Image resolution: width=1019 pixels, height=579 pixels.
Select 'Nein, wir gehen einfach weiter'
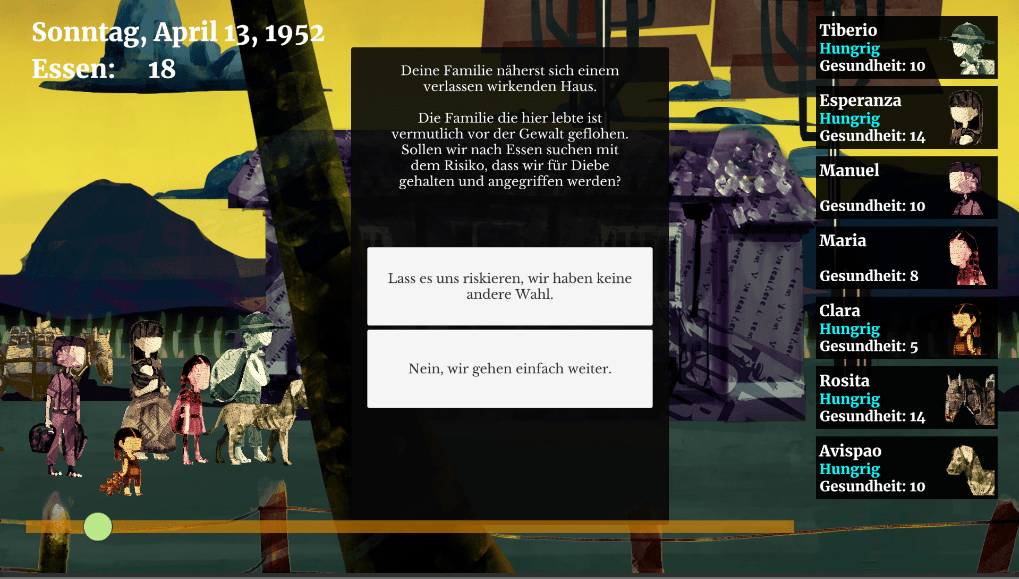509,369
